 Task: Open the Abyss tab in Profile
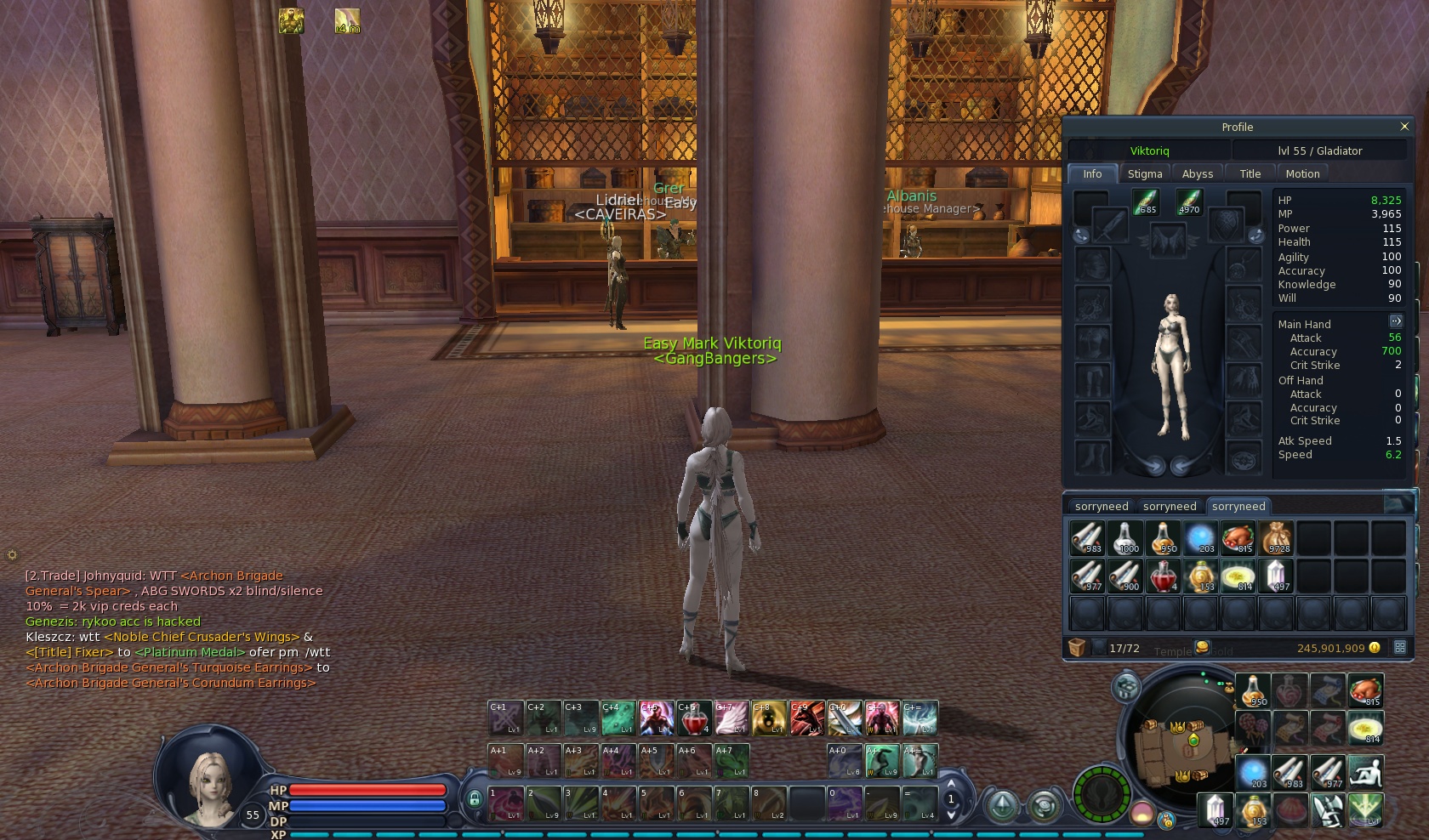pos(1197,173)
